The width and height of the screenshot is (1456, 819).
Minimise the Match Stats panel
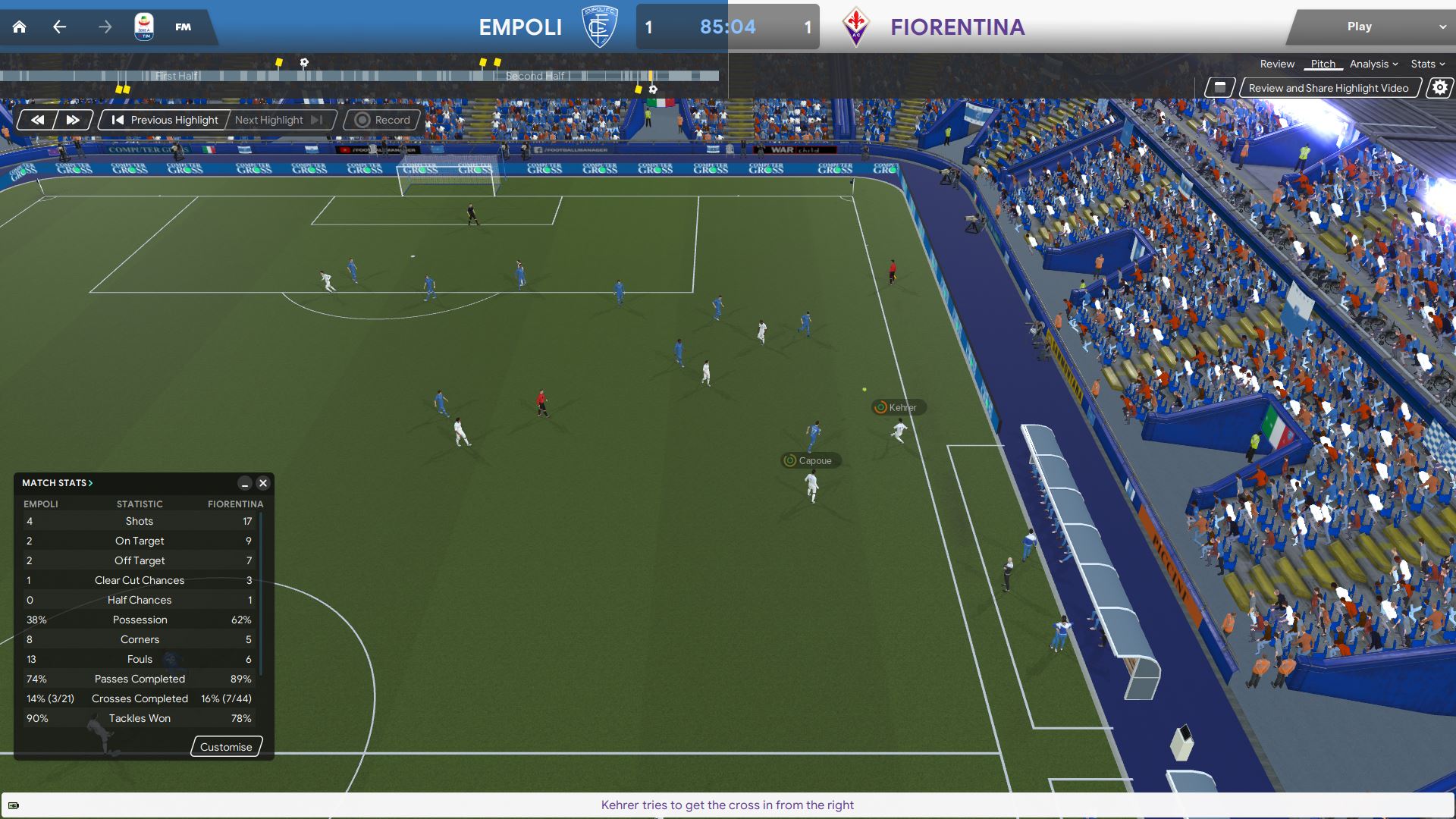(x=244, y=483)
